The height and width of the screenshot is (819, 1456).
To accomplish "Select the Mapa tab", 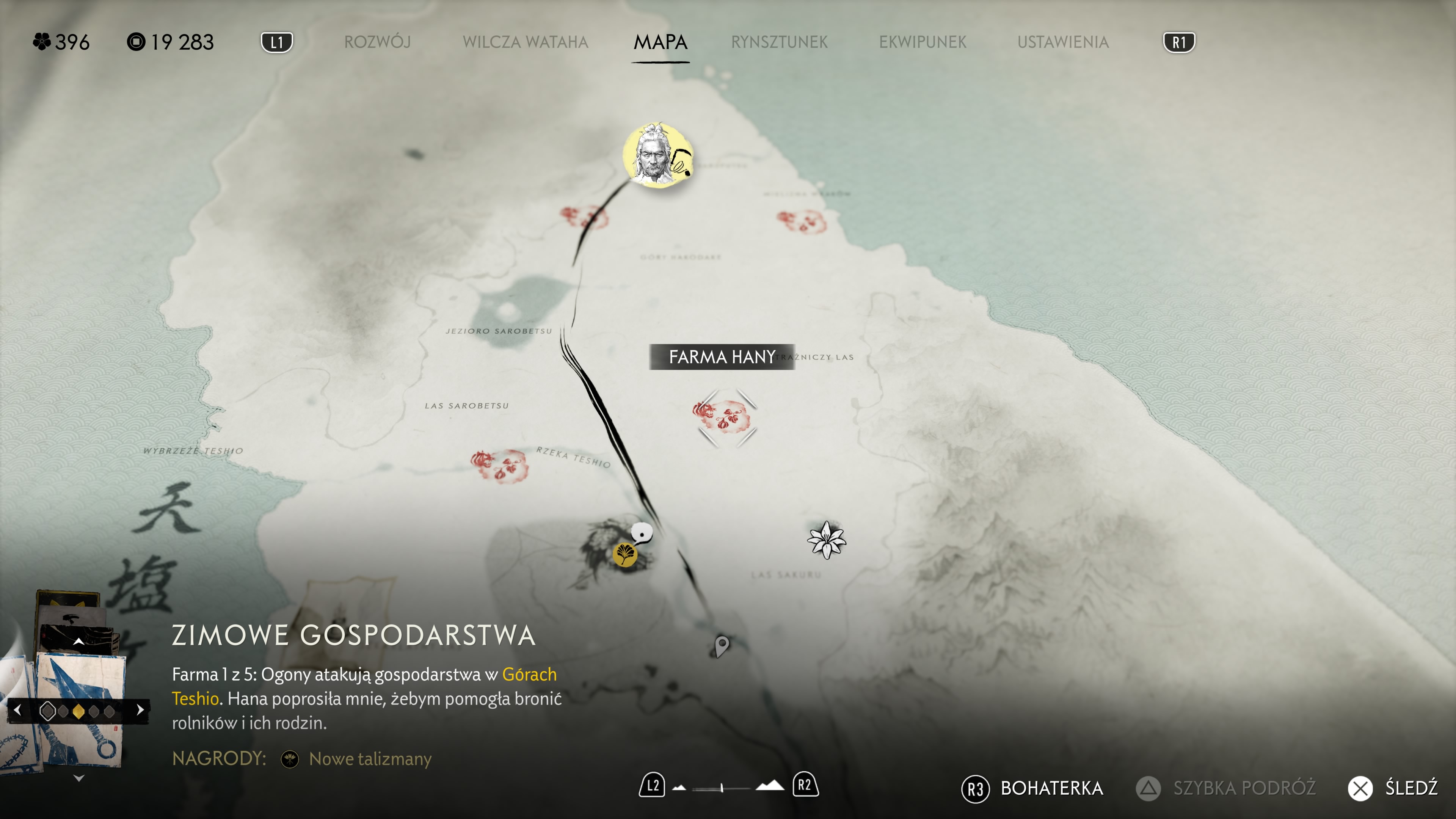I will pos(660,42).
